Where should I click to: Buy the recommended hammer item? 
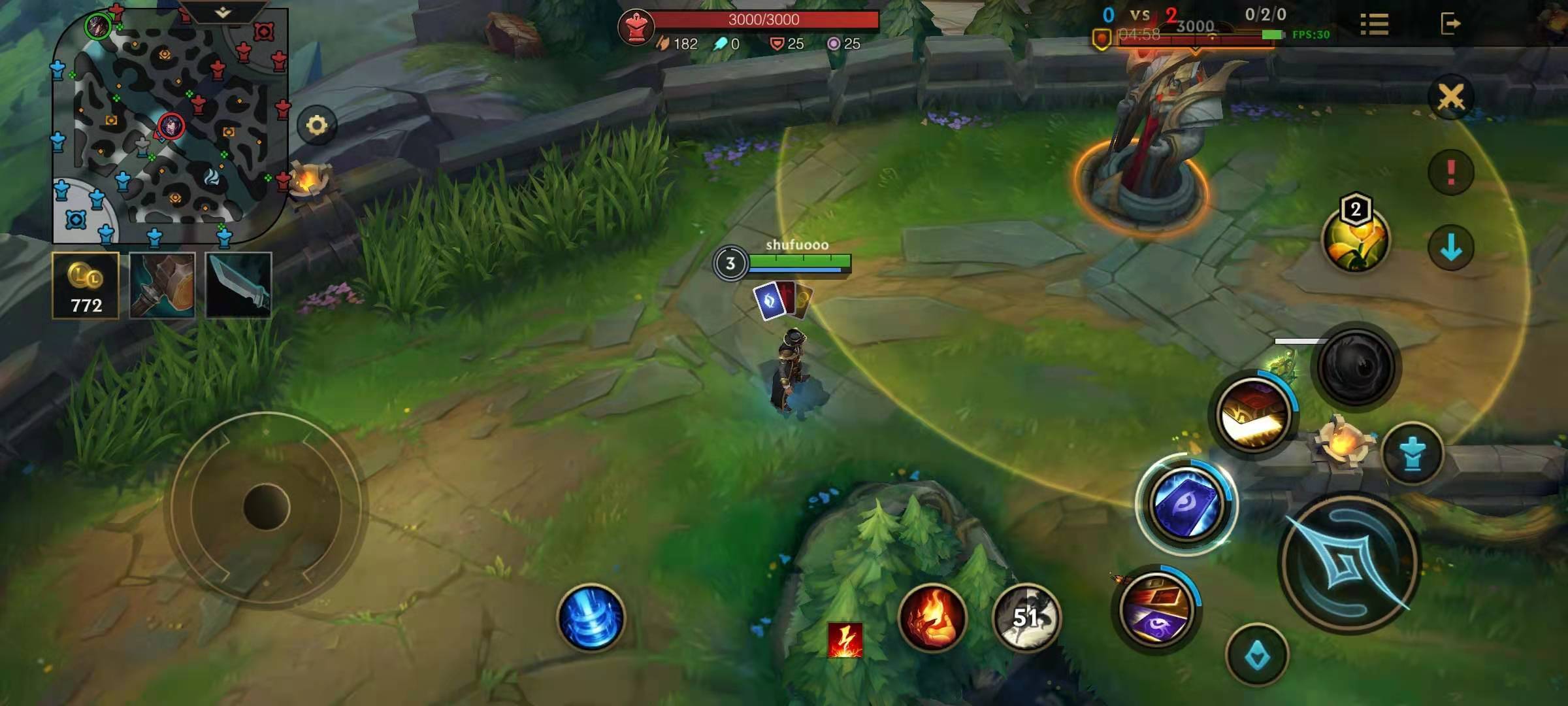coord(162,286)
